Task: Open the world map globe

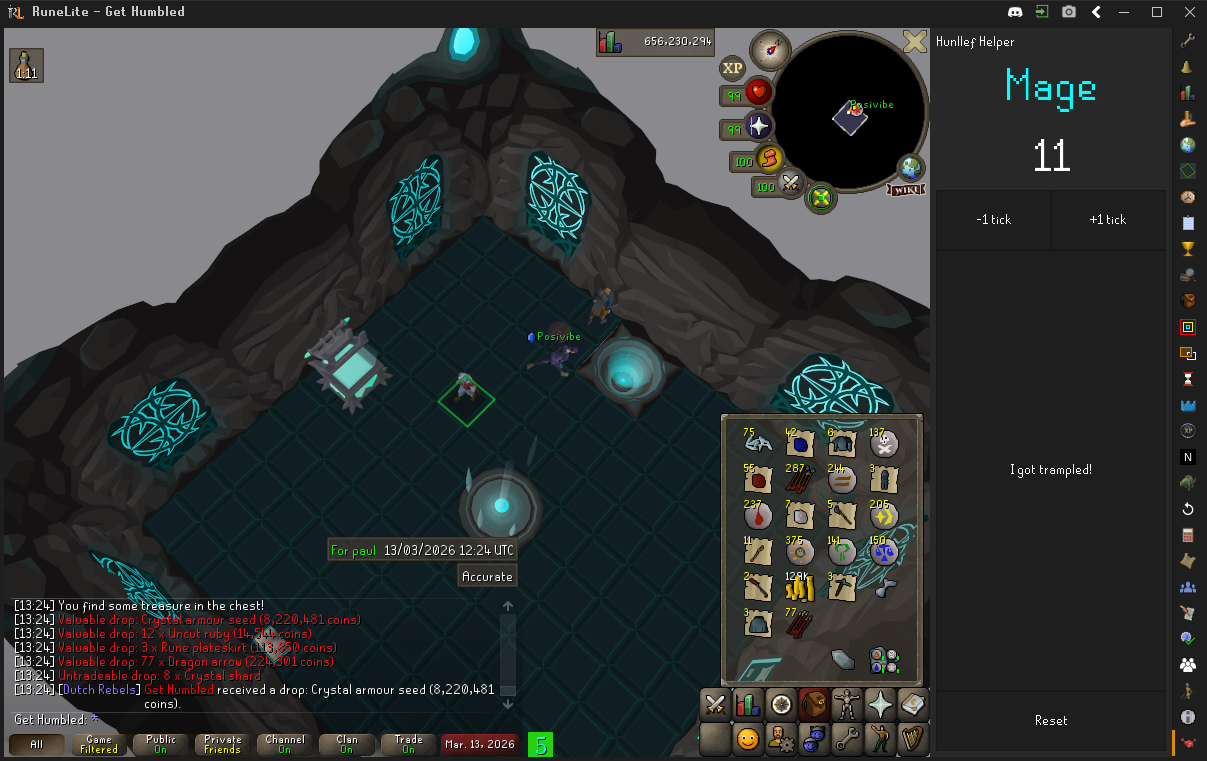Action: (910, 166)
